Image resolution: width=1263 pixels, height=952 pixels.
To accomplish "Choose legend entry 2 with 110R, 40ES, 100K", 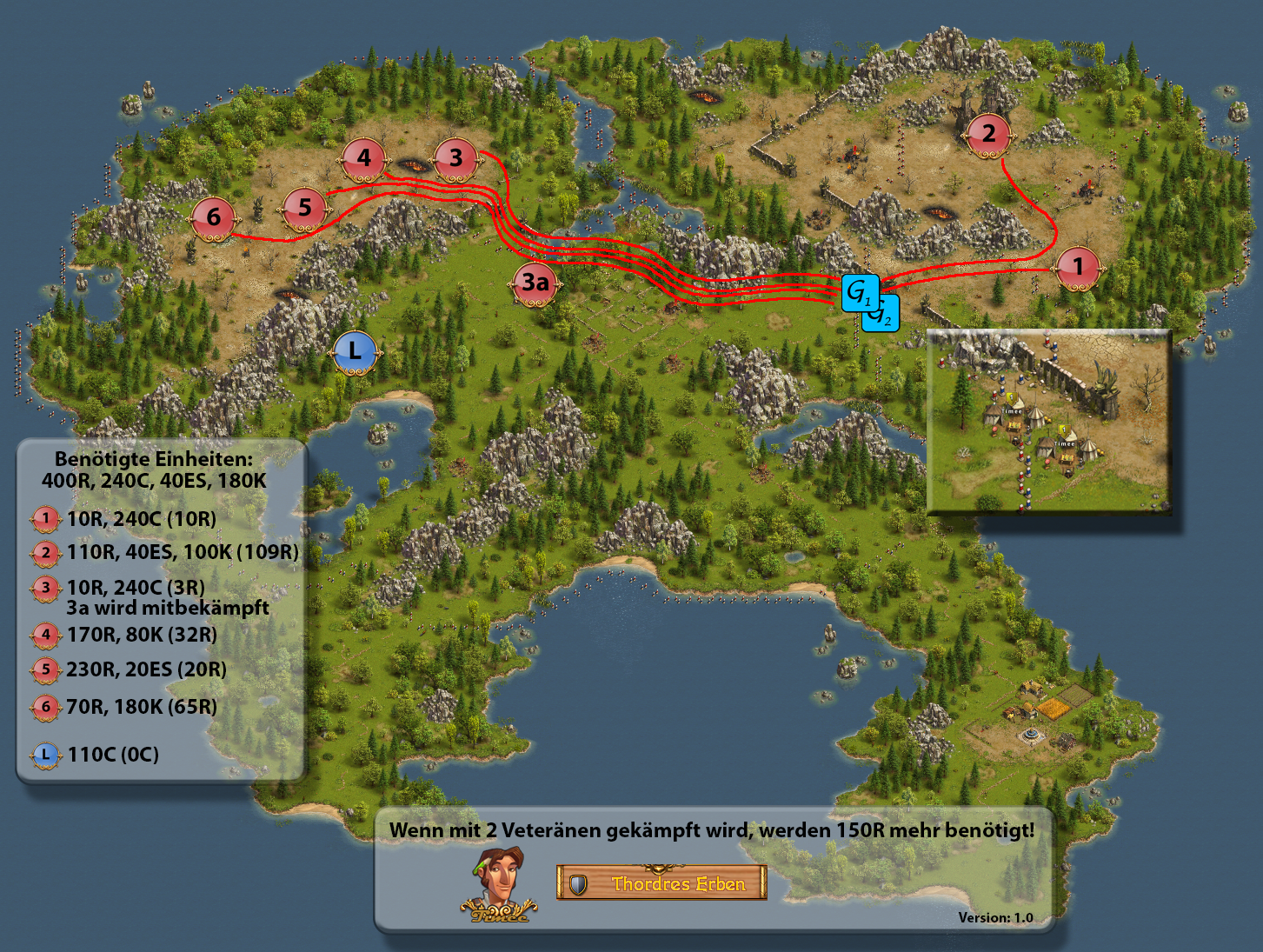I will (x=183, y=552).
